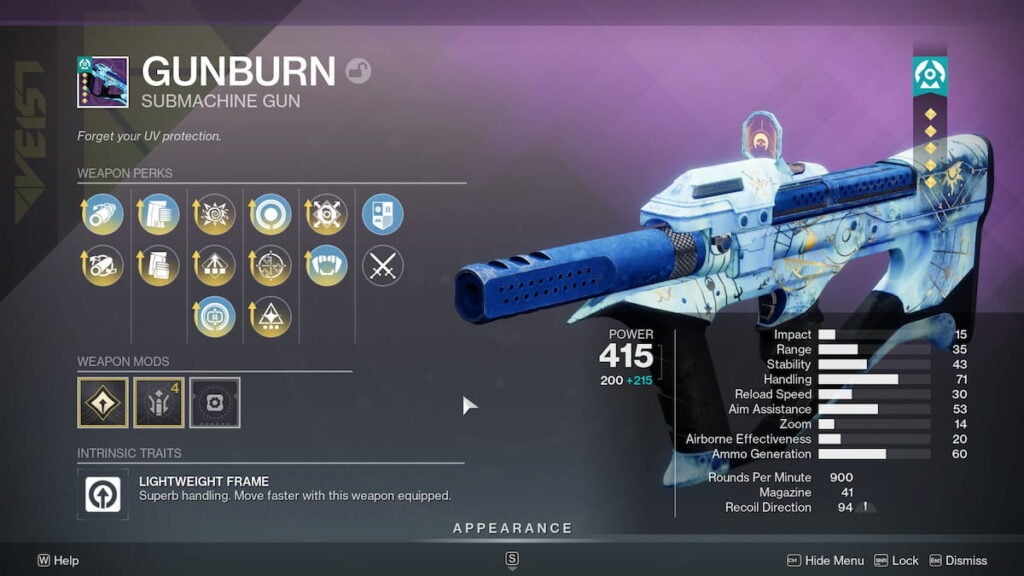Inspect the Lightweight Frame intrinsic trait icon
This screenshot has height=576, width=1024.
103,494
